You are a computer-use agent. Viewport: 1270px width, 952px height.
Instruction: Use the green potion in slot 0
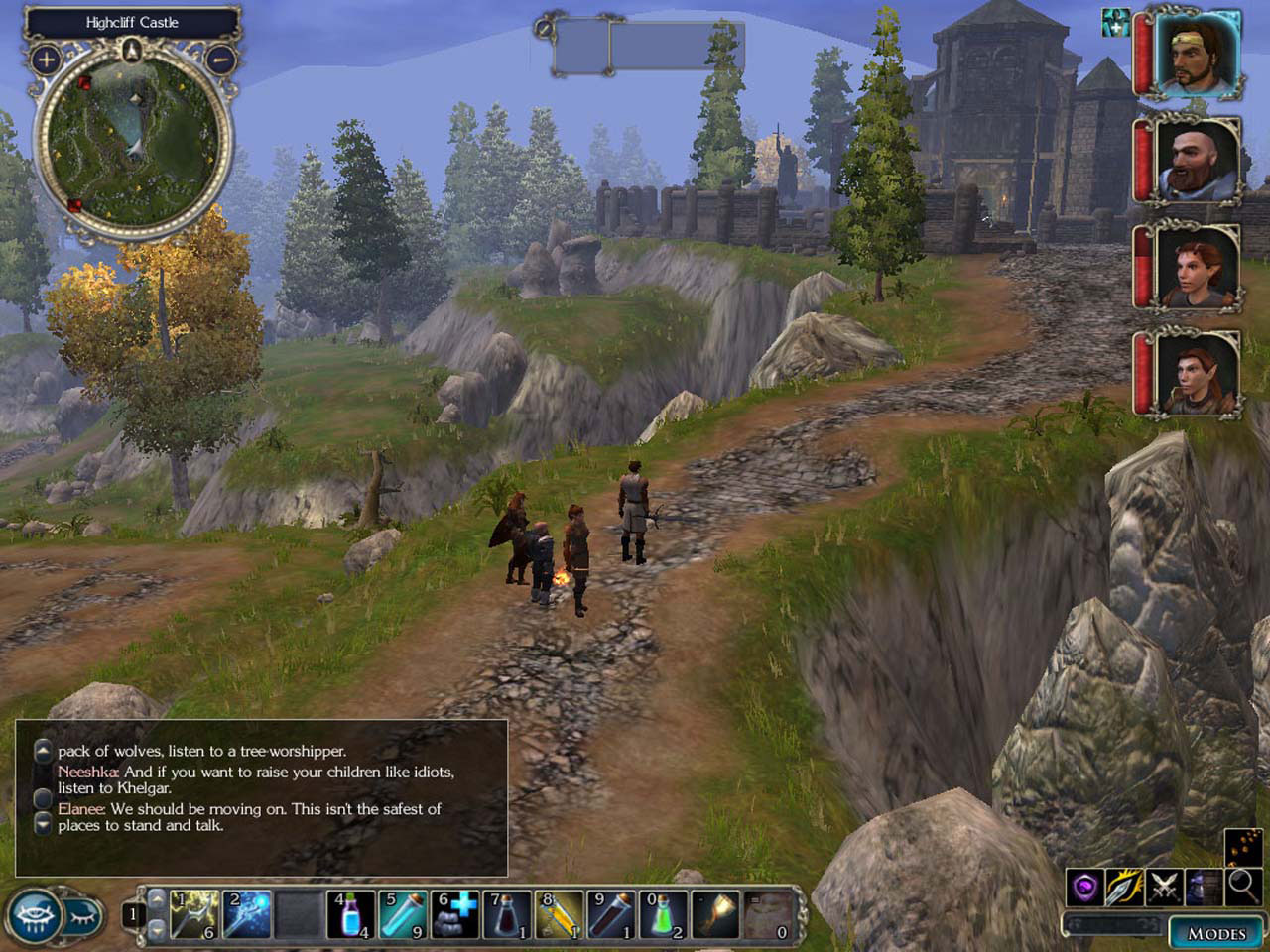point(664,914)
